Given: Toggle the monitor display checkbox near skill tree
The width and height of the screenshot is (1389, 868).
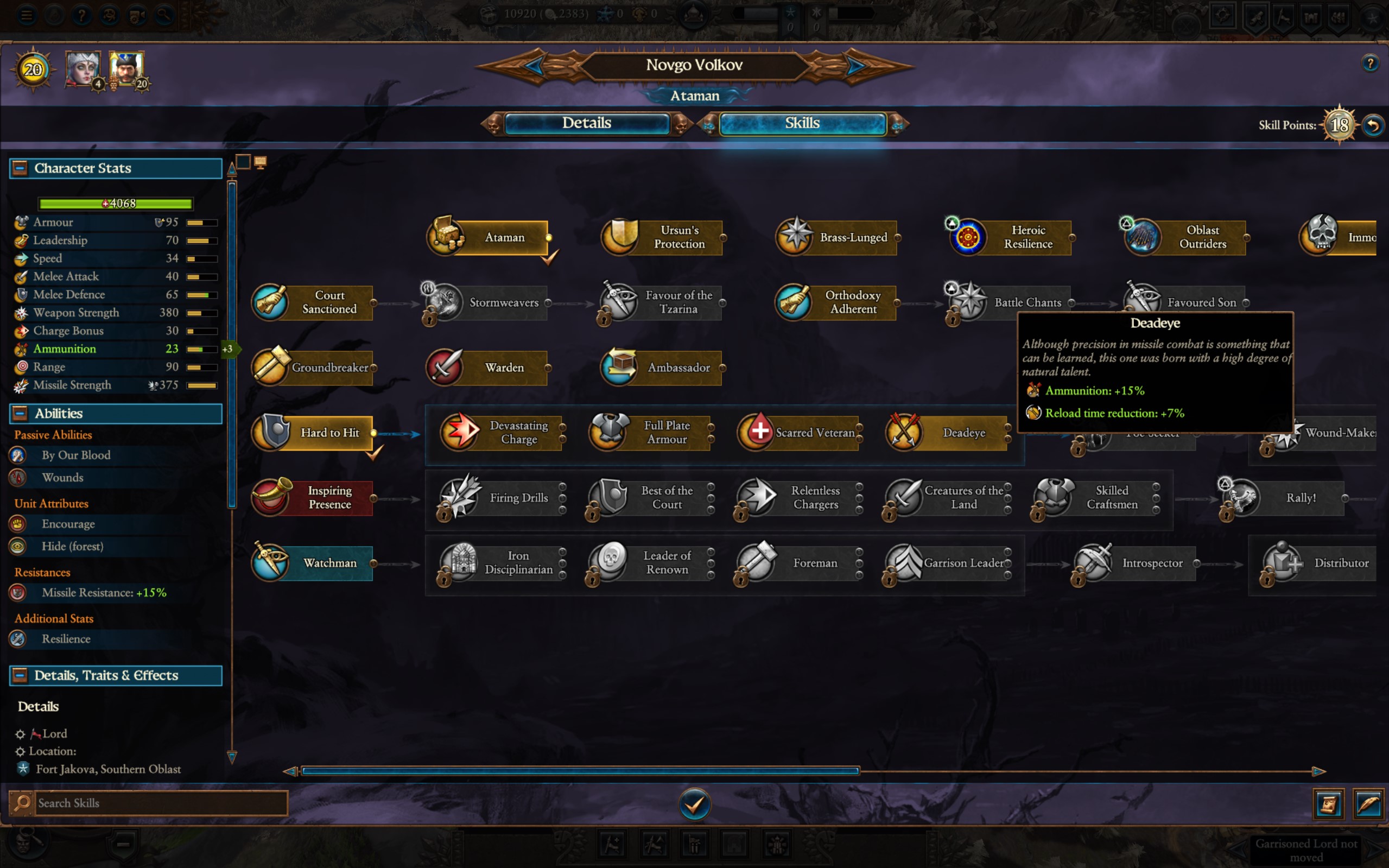Looking at the screenshot, I should pos(260,162).
